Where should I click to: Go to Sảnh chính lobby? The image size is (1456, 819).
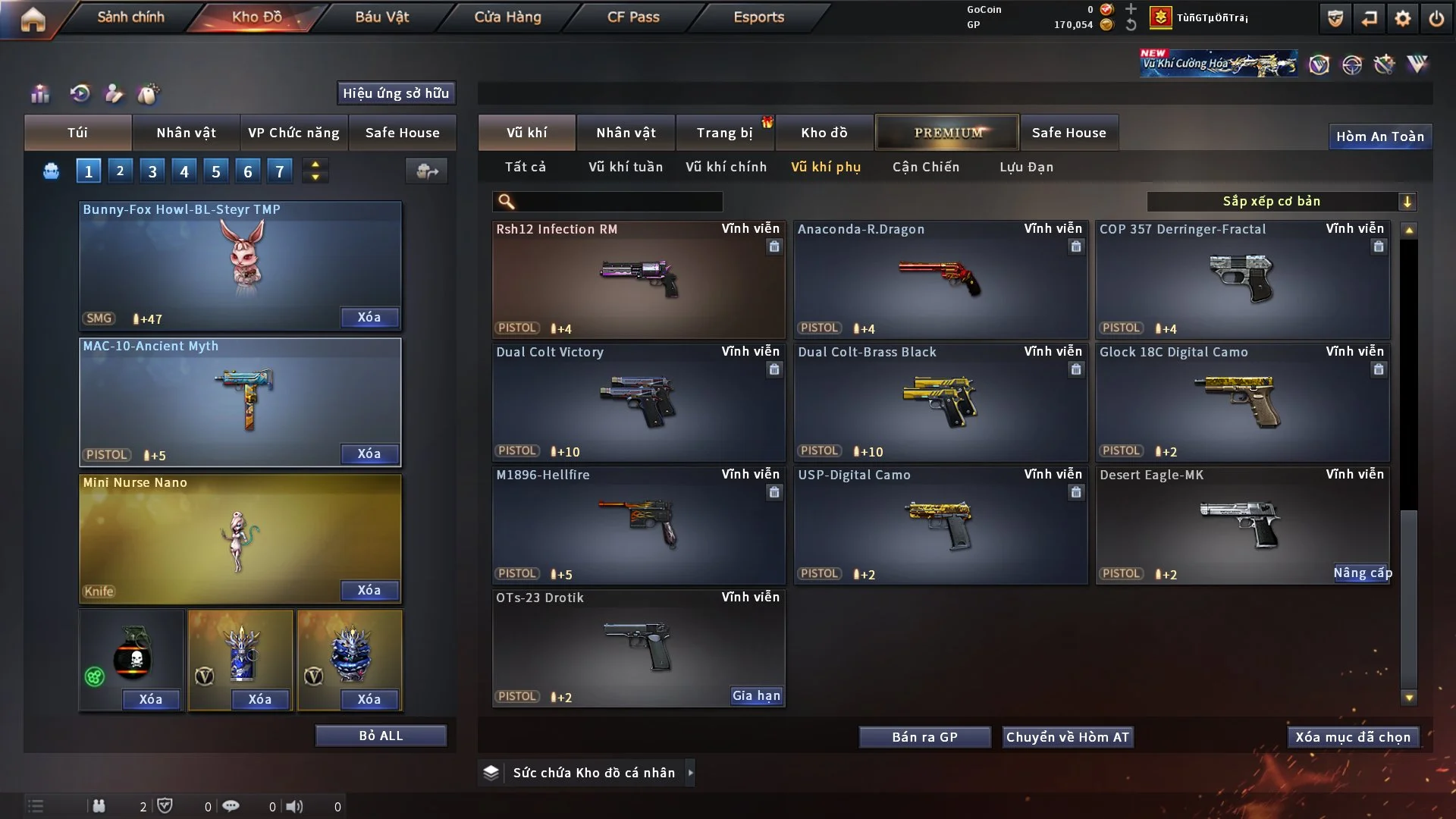point(130,17)
